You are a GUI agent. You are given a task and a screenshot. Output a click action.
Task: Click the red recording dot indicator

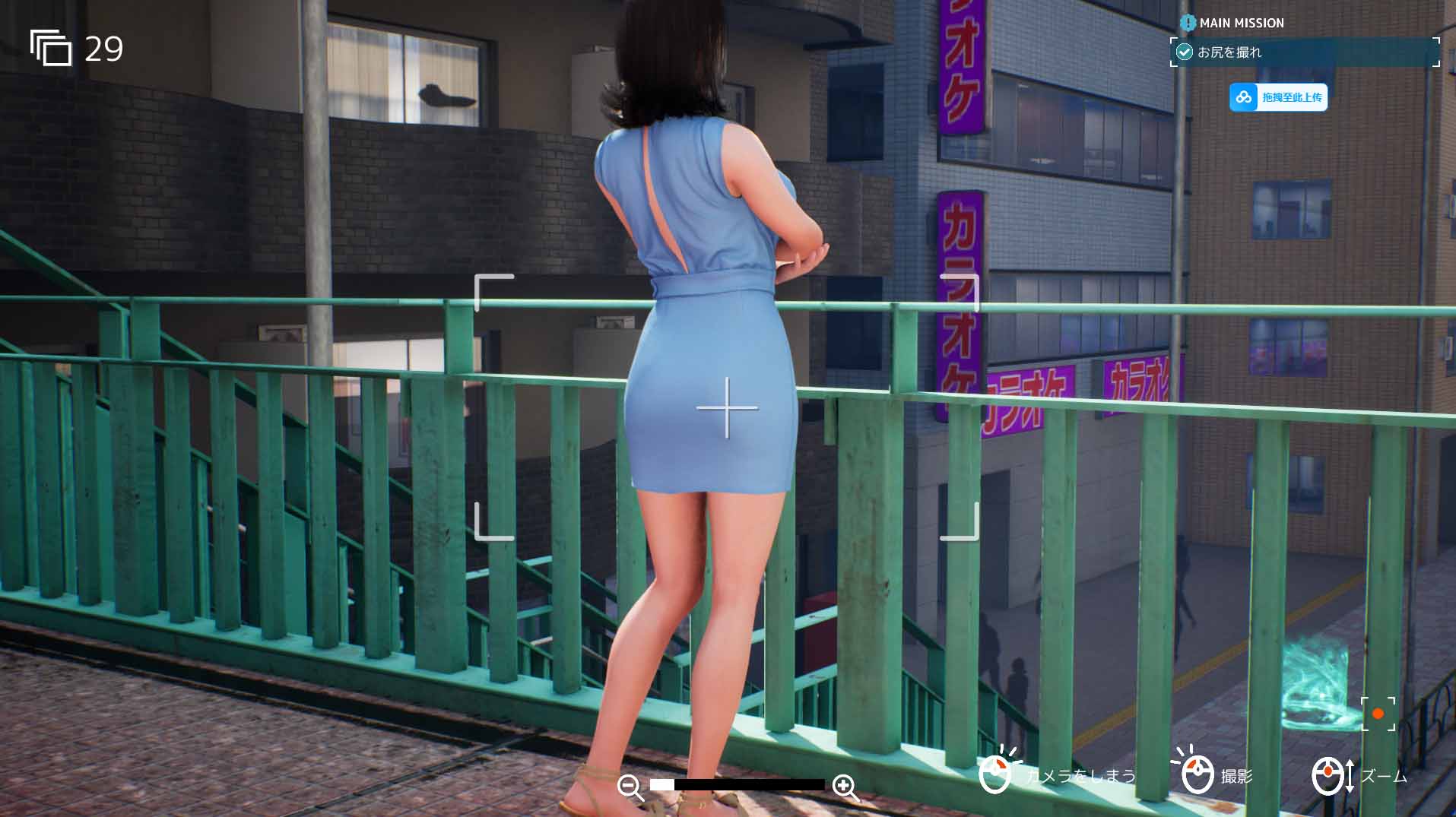[x=1378, y=714]
